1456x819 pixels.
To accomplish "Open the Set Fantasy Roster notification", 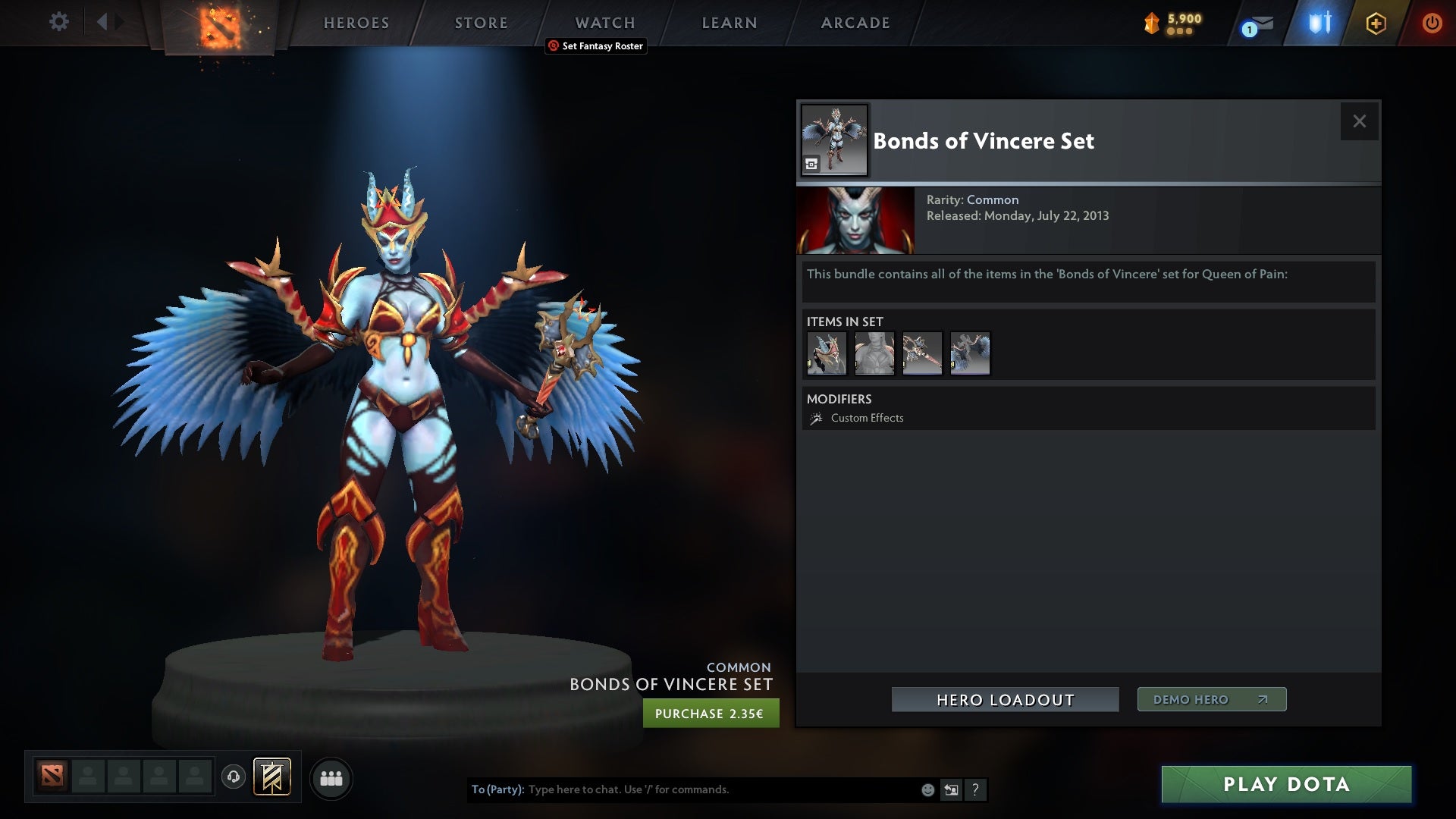I will tap(595, 46).
